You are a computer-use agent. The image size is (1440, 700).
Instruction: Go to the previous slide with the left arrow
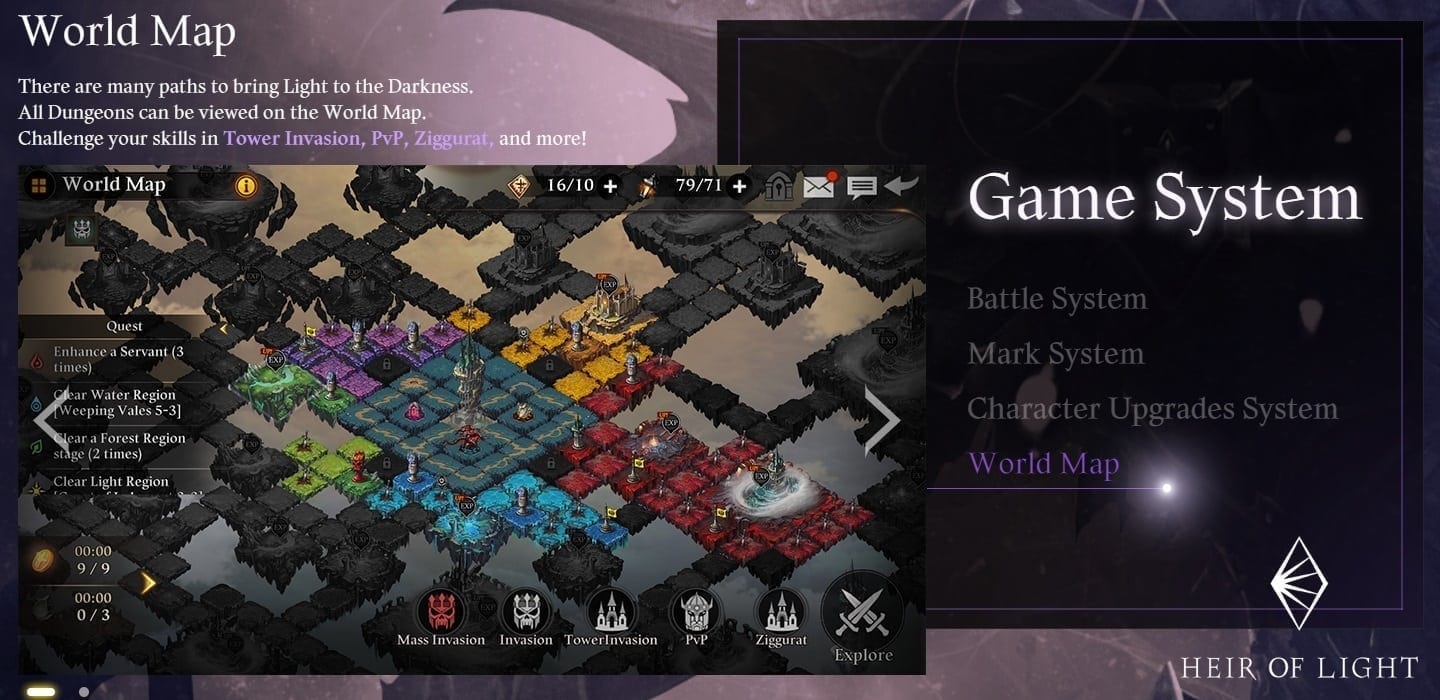pos(46,421)
